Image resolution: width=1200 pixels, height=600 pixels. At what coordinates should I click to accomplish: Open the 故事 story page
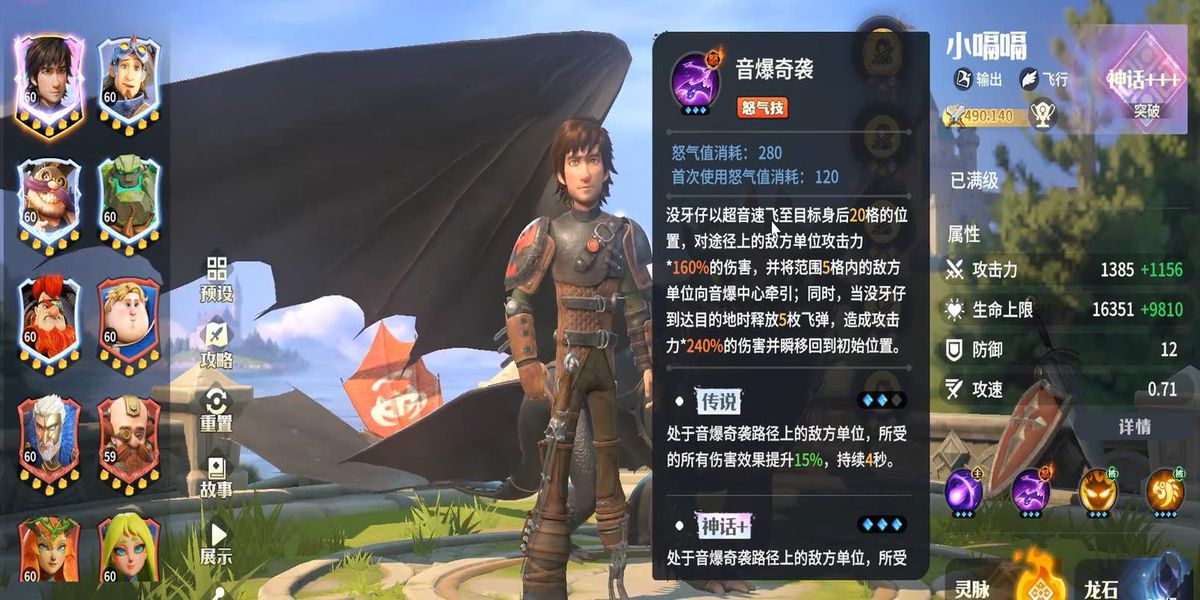(x=216, y=476)
